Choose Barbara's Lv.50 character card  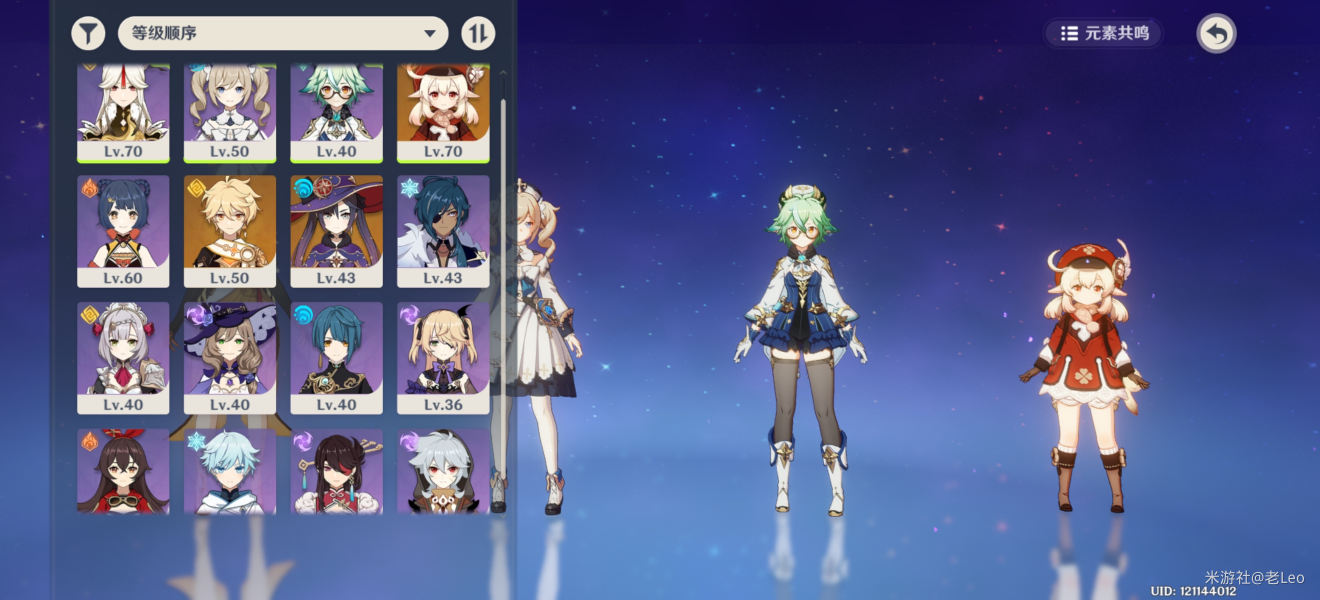[x=230, y=110]
